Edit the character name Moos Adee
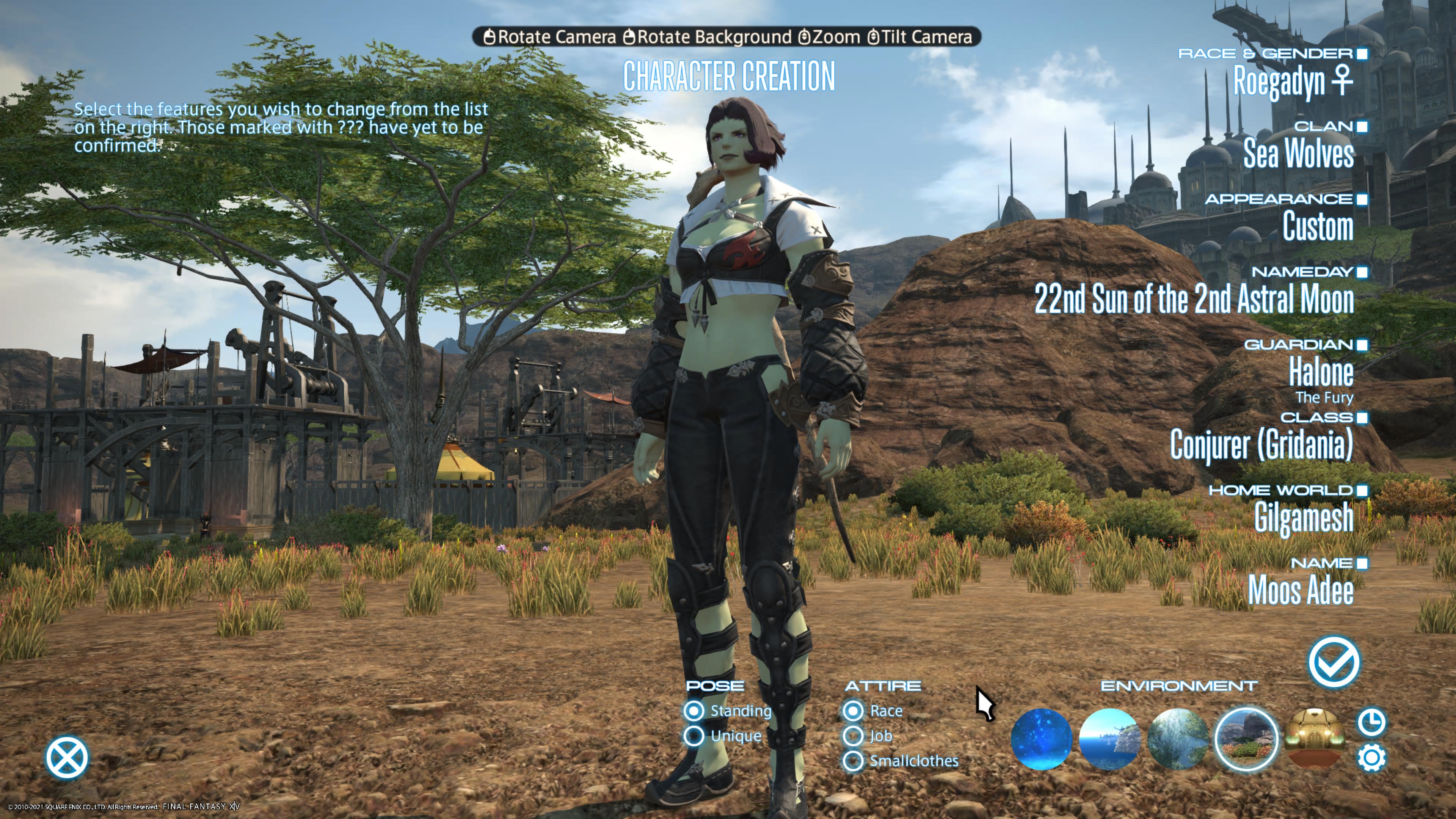The width and height of the screenshot is (1456, 819). pos(1301,590)
